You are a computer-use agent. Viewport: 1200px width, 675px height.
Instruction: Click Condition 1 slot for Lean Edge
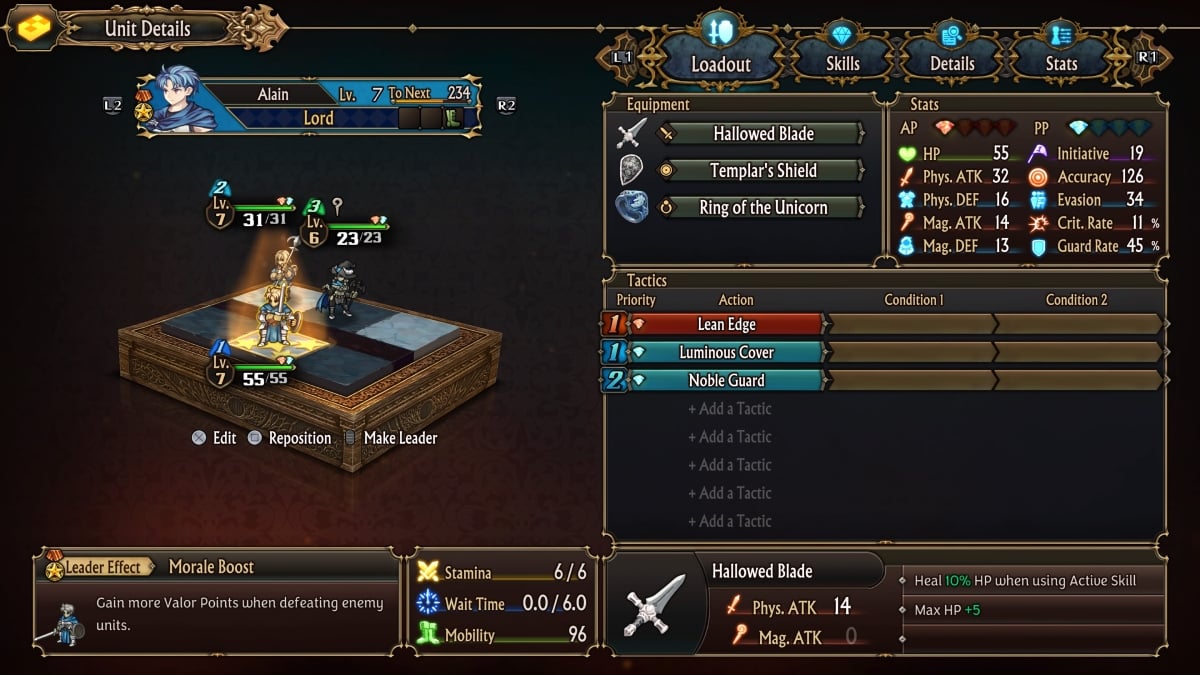pos(911,324)
